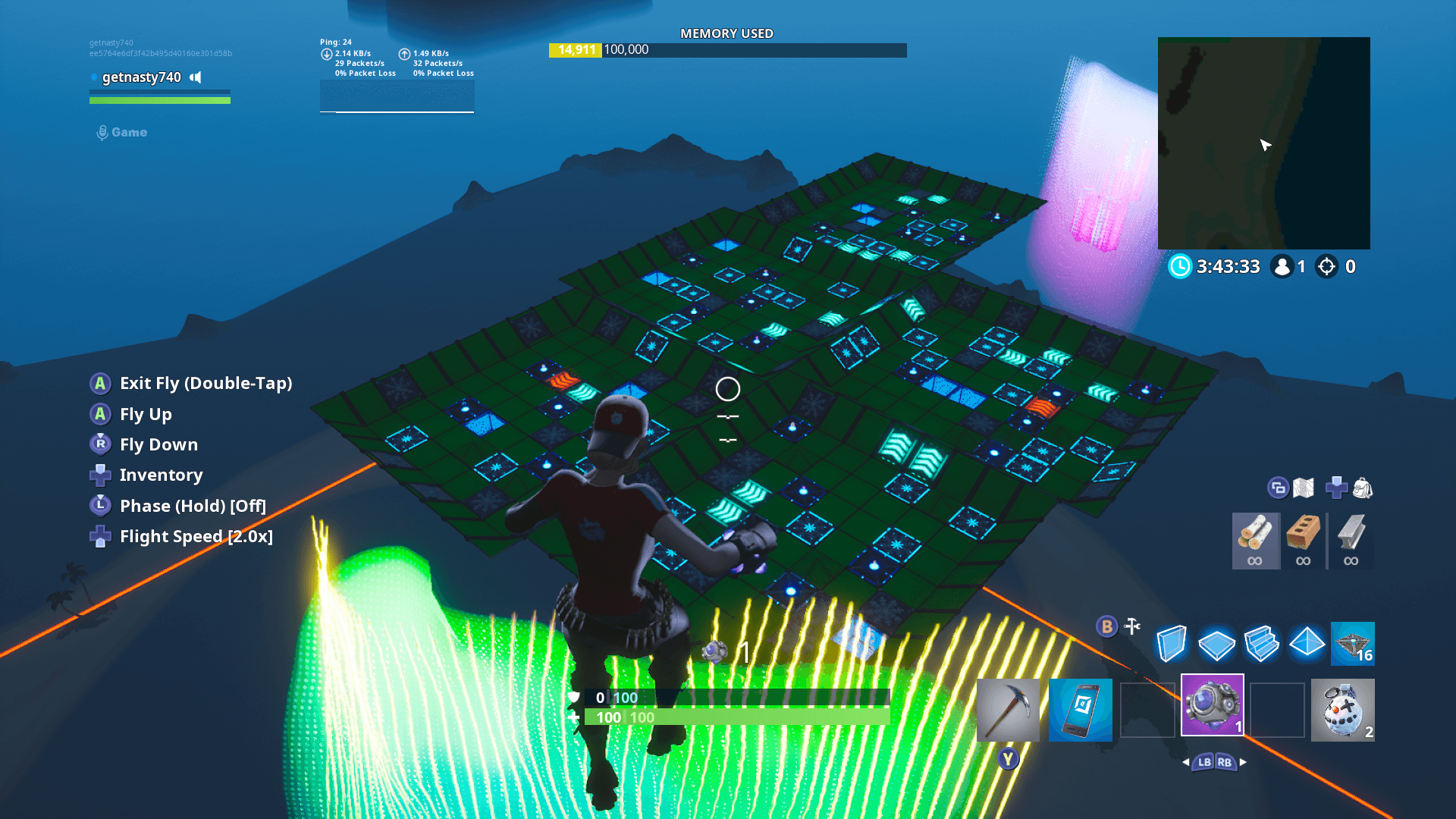Toggle Phase mode off setting
1456x819 pixels.
click(x=191, y=505)
